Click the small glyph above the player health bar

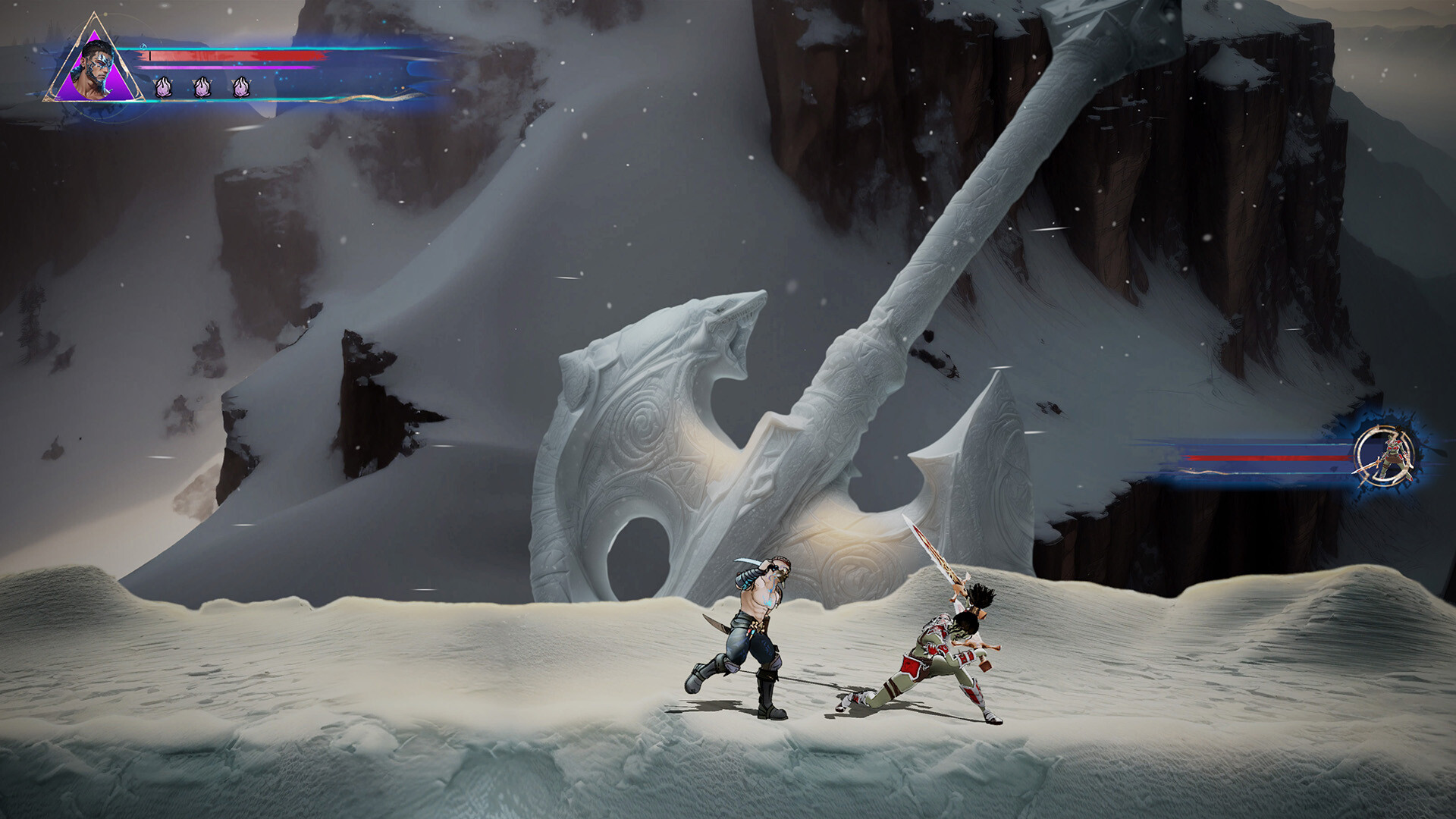144,47
